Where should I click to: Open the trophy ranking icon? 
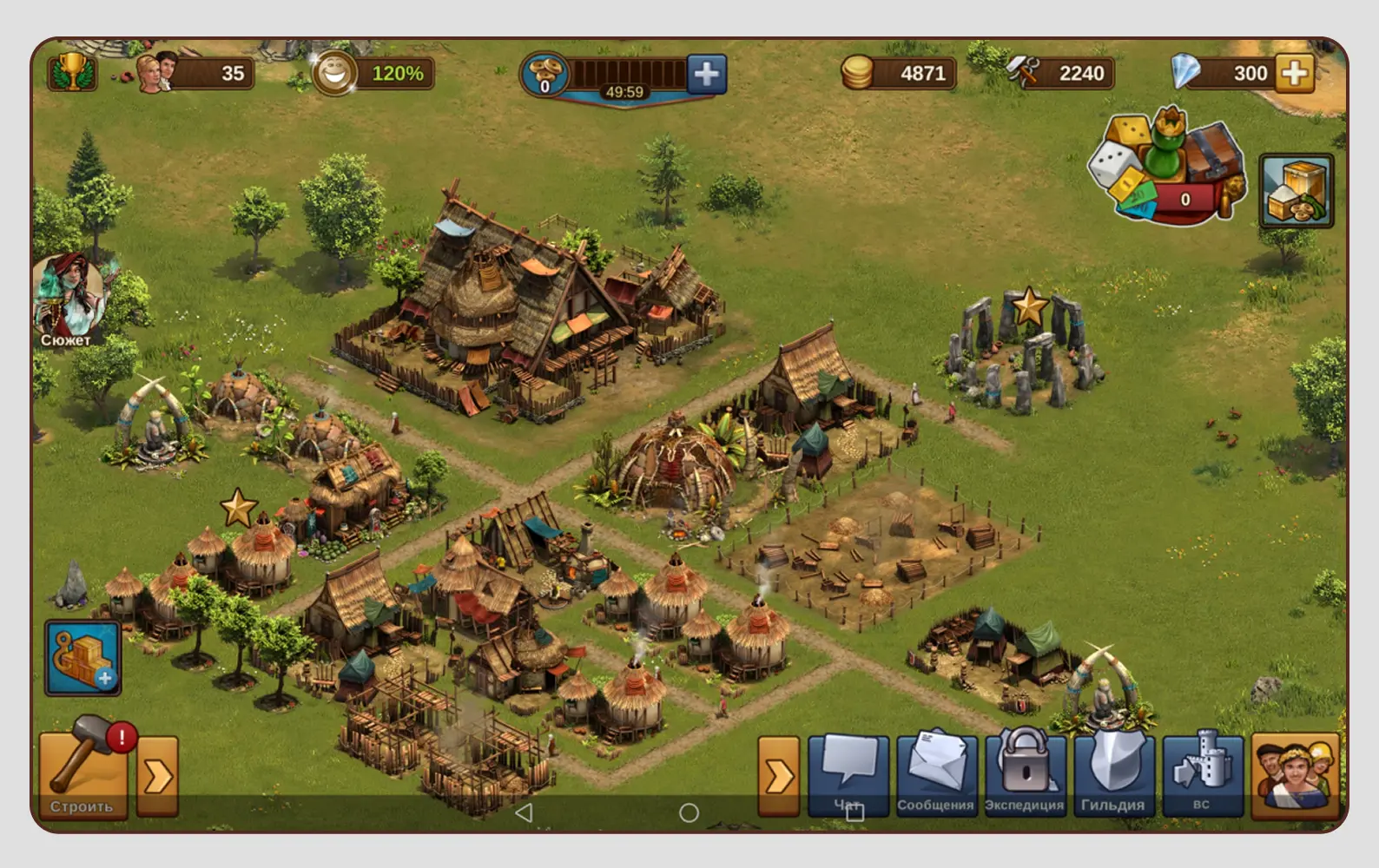coord(72,71)
